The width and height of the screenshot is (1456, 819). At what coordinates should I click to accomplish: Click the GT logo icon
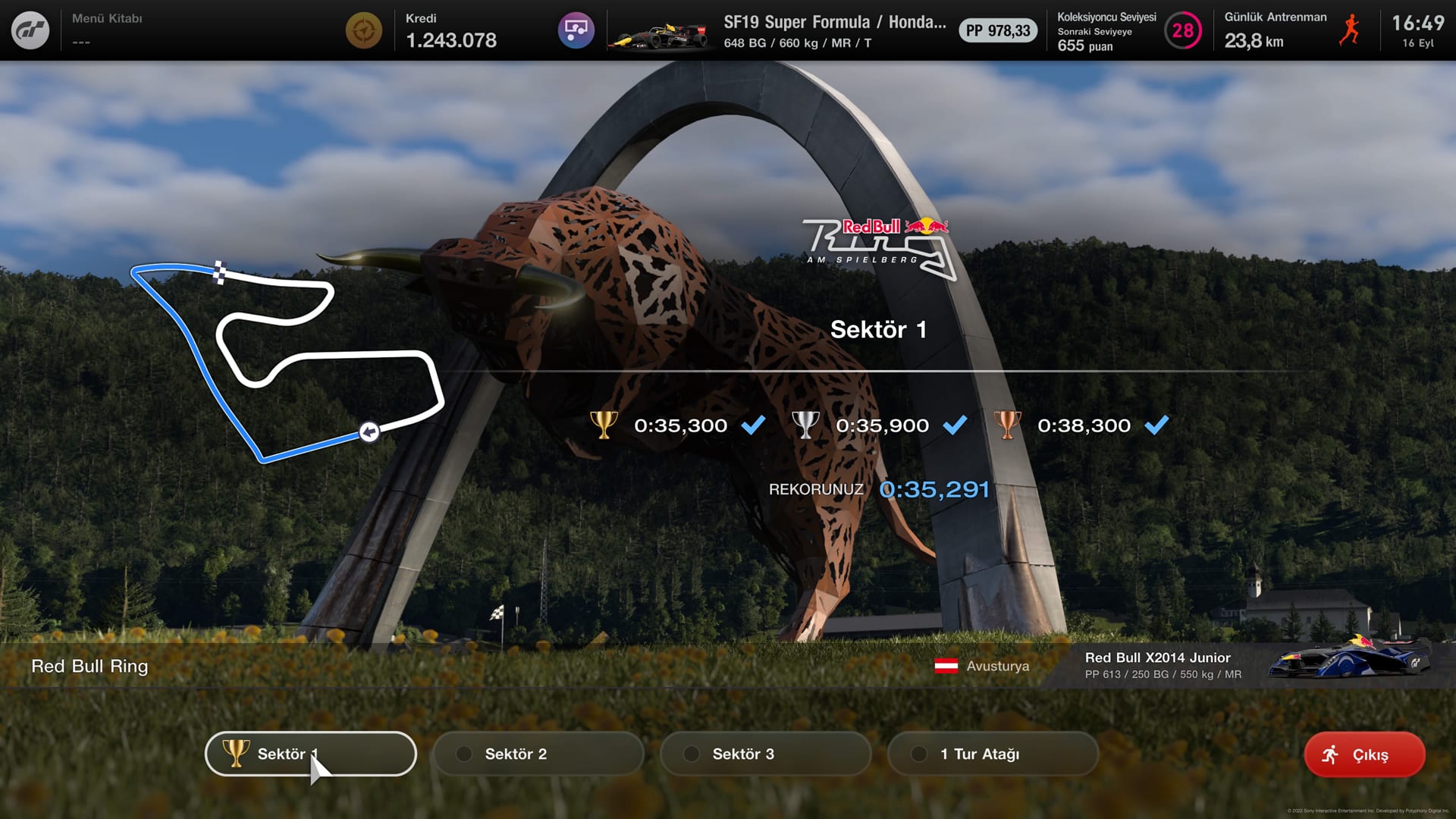click(30, 30)
